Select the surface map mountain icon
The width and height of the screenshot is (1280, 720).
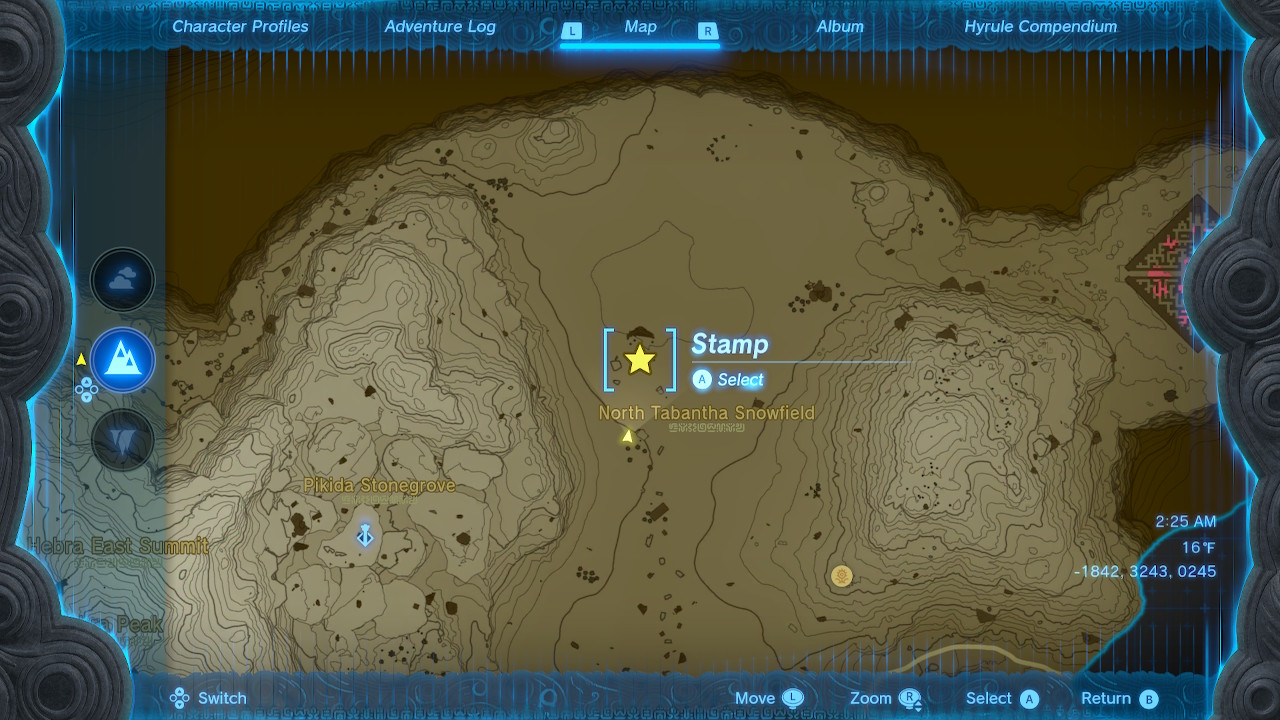pyautogui.click(x=122, y=360)
